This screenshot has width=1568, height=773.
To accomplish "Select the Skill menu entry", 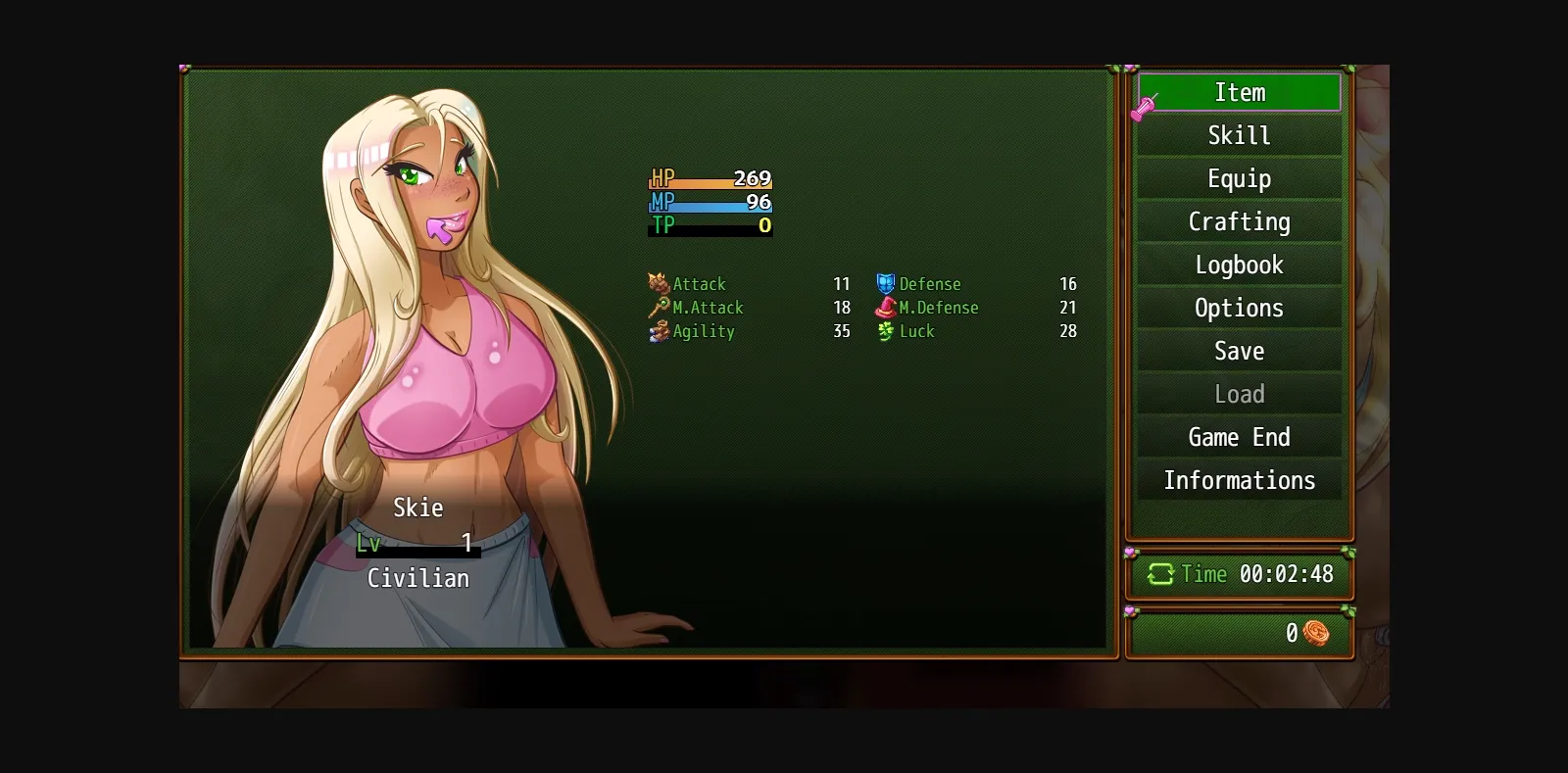I will [1239, 135].
